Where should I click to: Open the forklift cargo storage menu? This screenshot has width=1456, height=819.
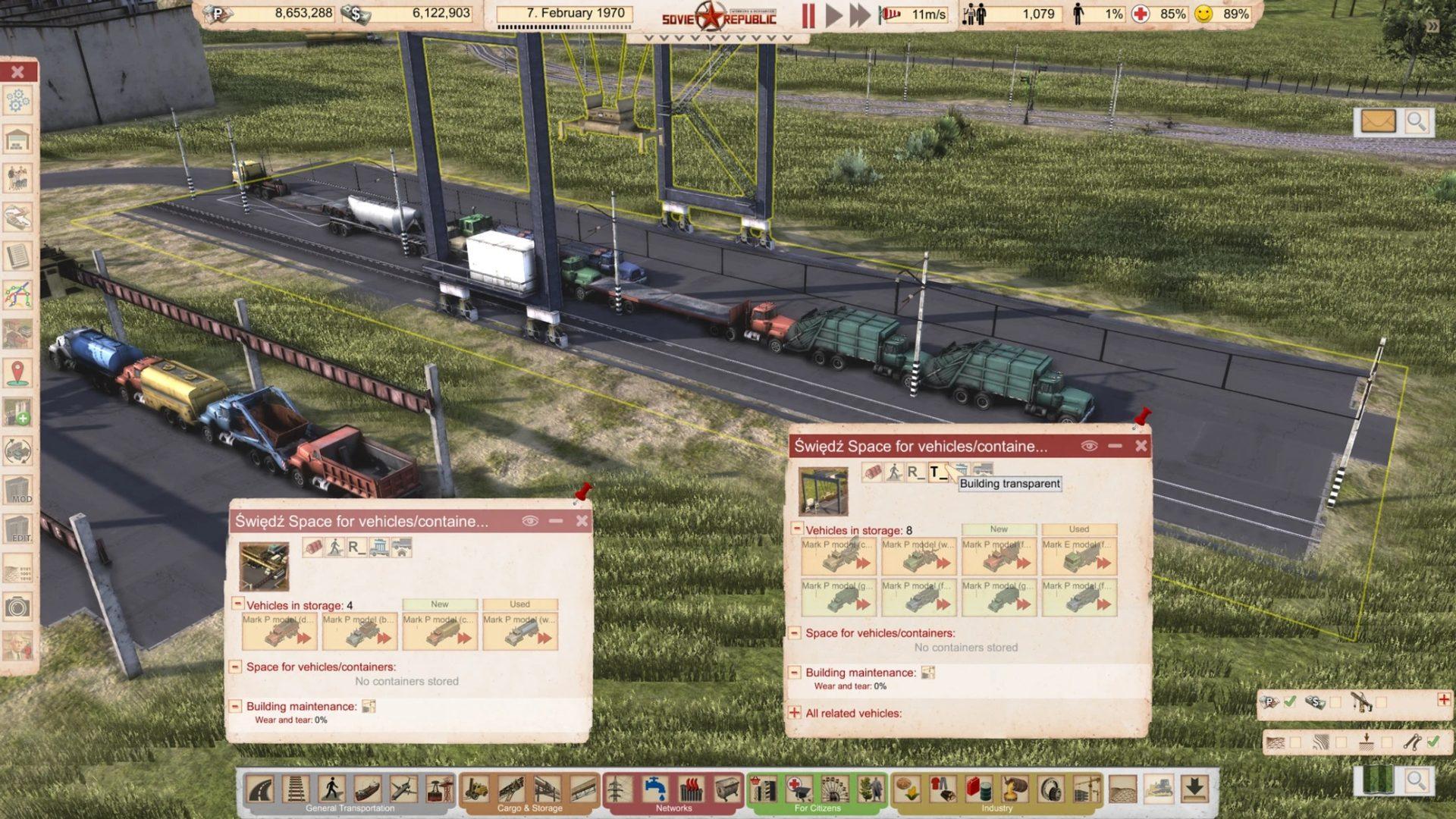coord(476,789)
